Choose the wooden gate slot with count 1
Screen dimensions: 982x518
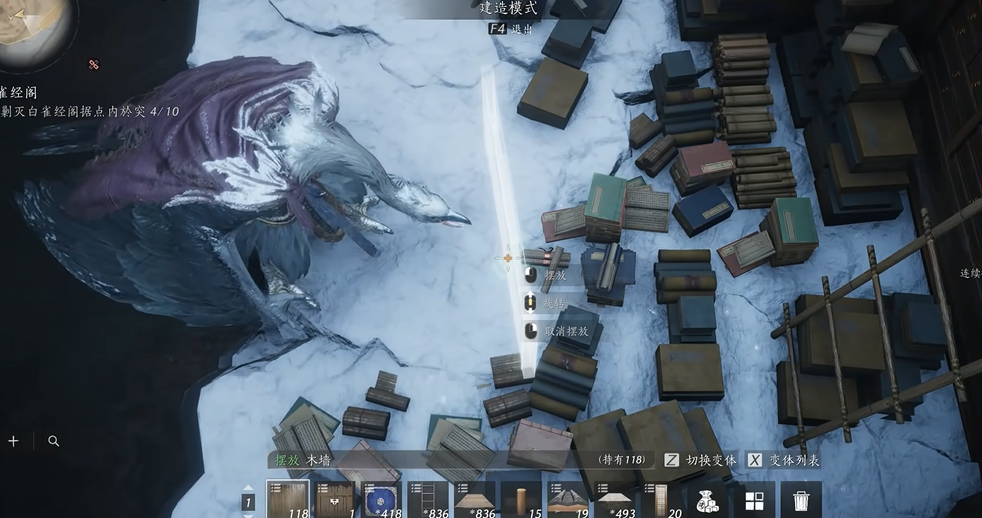click(334, 498)
